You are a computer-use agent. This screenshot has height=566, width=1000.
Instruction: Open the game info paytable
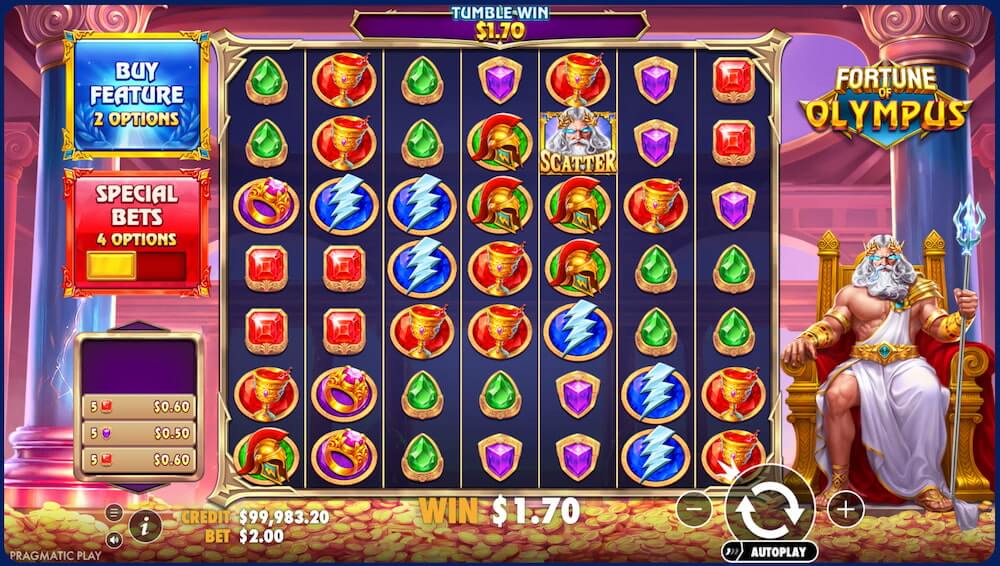[x=144, y=525]
